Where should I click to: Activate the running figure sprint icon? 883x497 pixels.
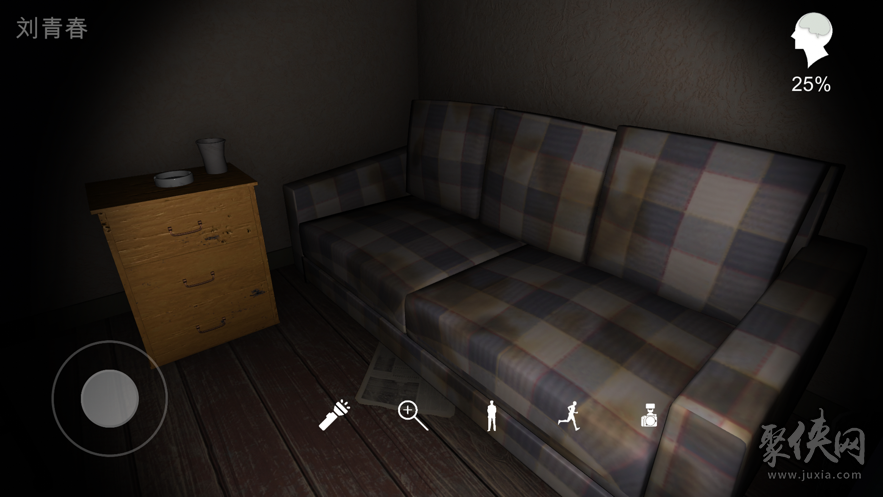tap(570, 414)
